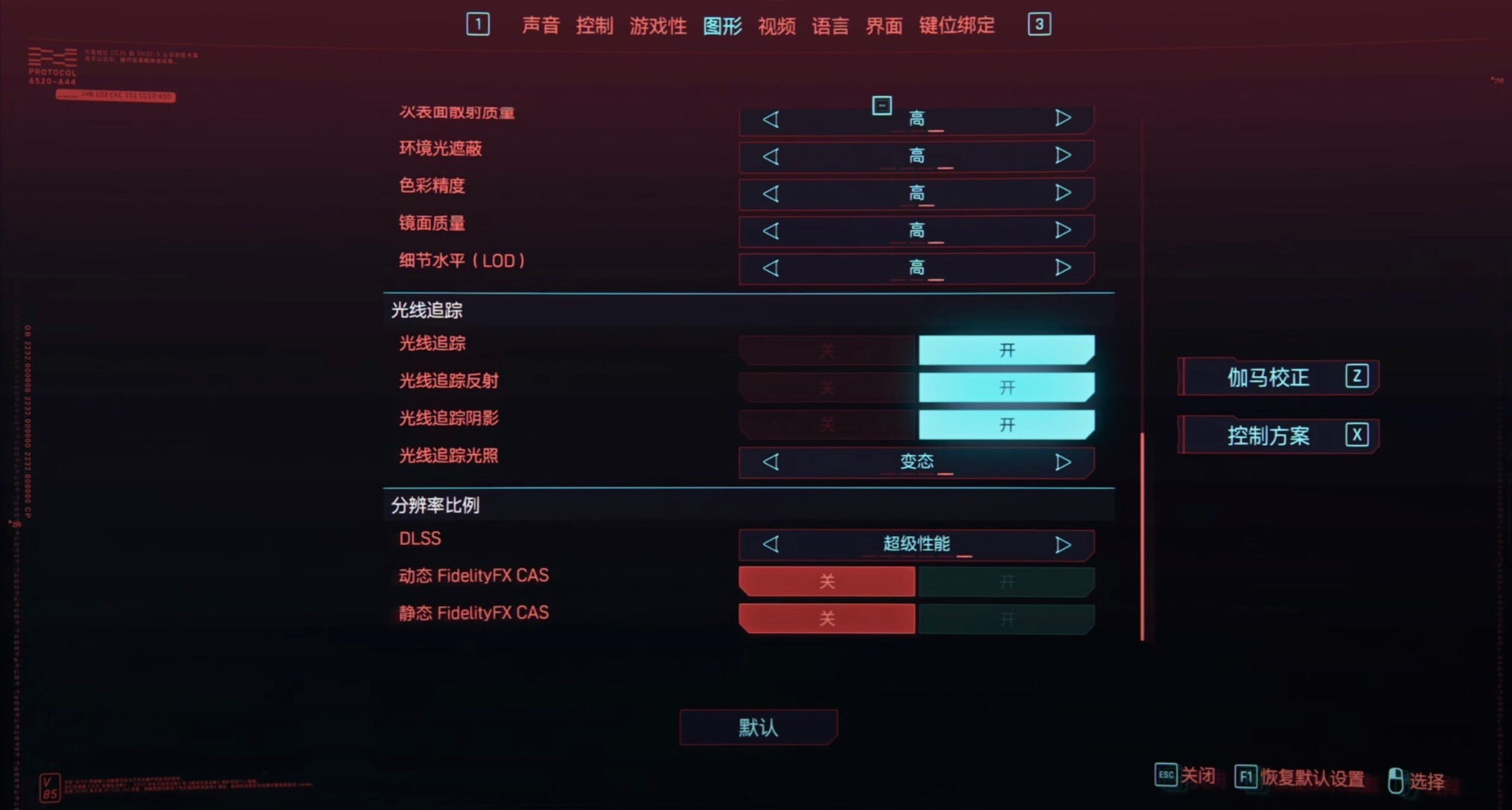Click page indicator 3 at the top
The height and width of the screenshot is (810, 1512).
pos(1039,25)
